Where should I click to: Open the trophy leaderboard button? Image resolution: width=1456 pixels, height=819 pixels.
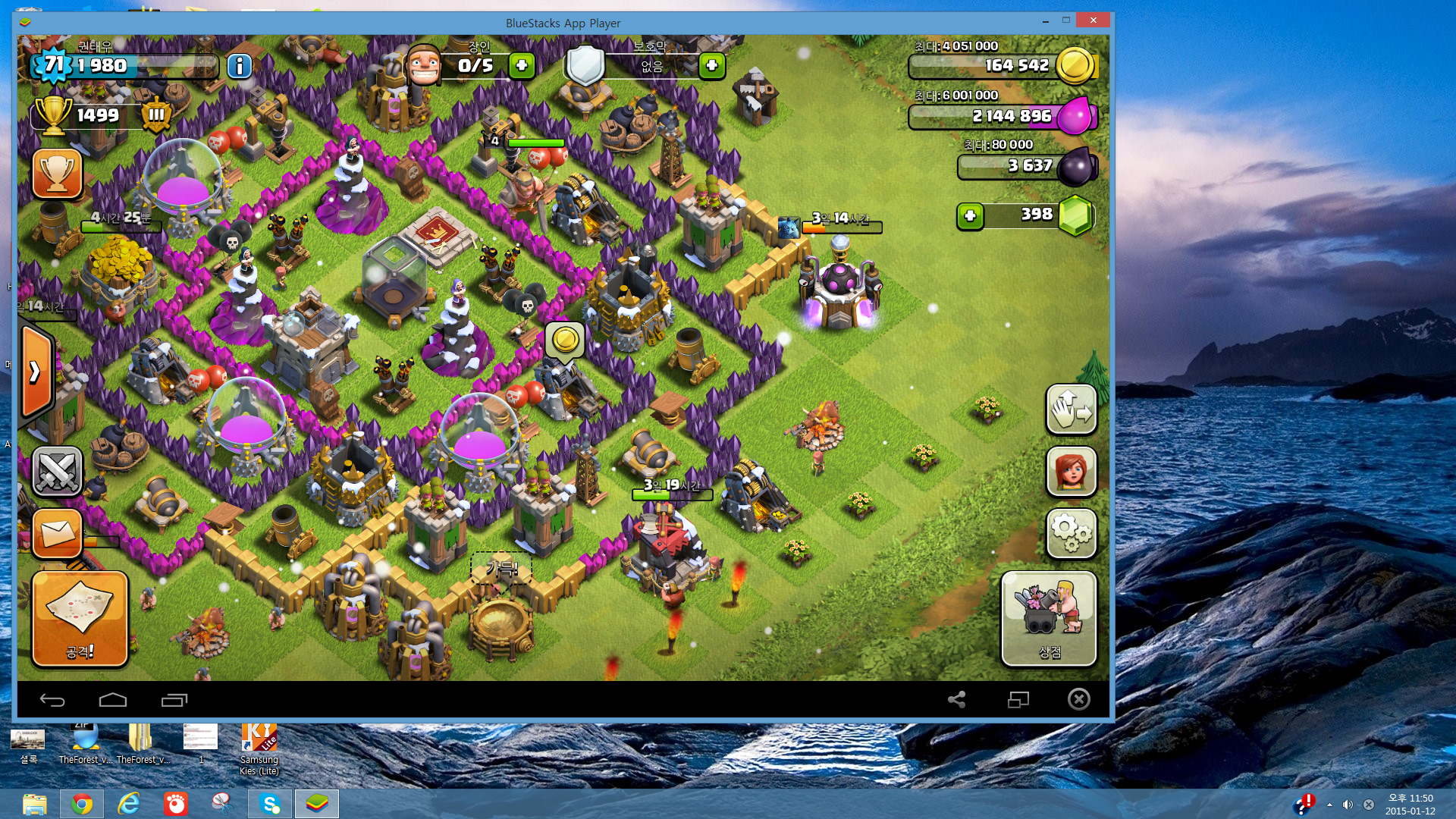57,174
